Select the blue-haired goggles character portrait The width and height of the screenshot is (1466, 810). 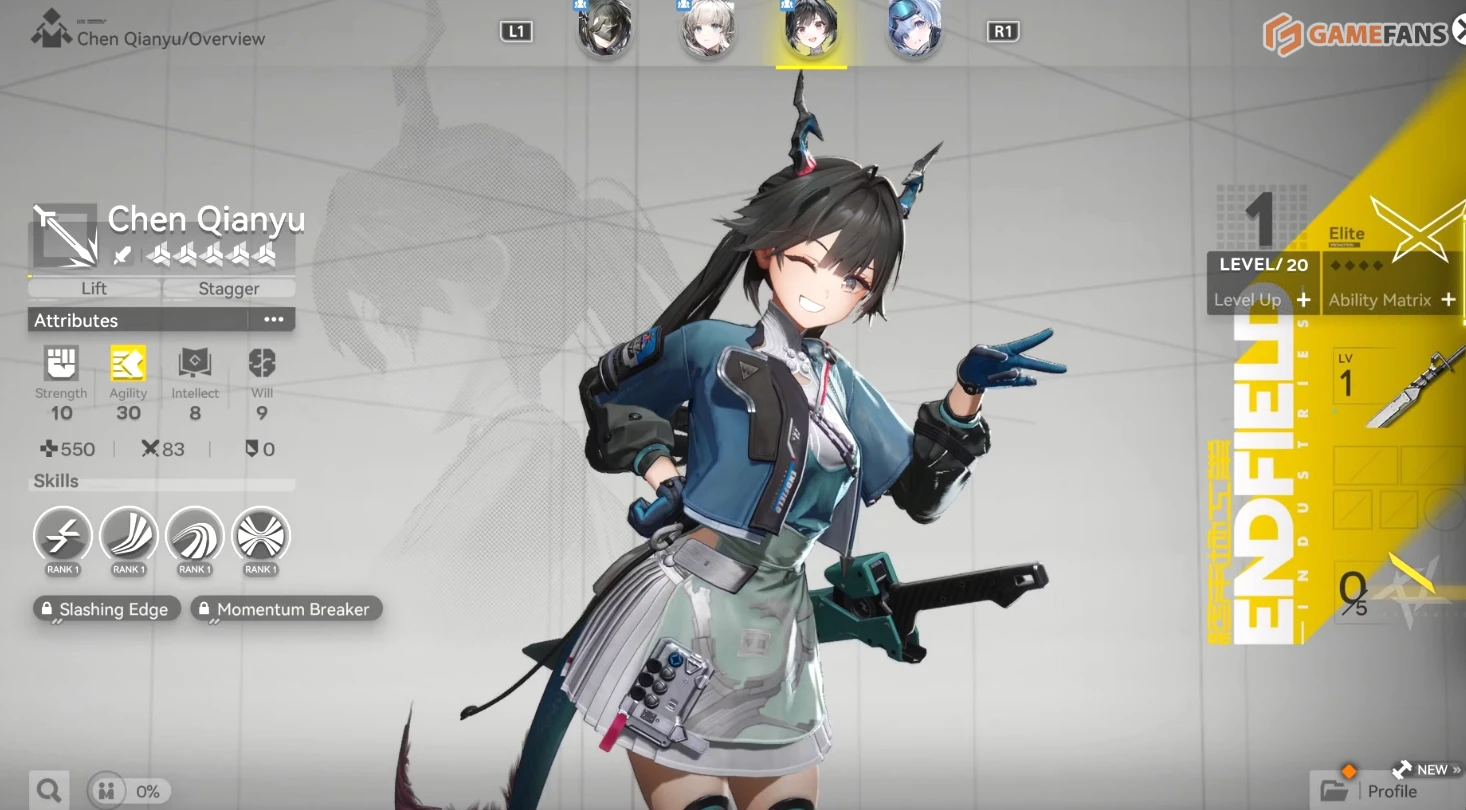(x=913, y=30)
